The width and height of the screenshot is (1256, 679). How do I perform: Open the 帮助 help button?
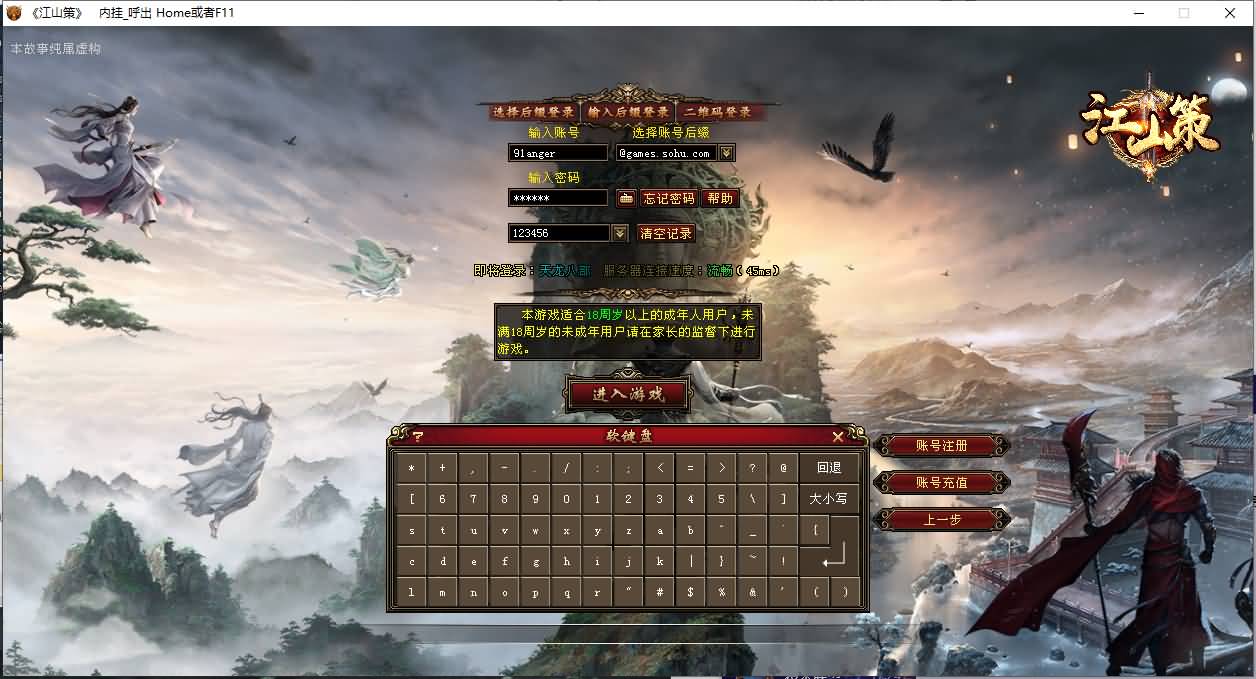pos(720,198)
